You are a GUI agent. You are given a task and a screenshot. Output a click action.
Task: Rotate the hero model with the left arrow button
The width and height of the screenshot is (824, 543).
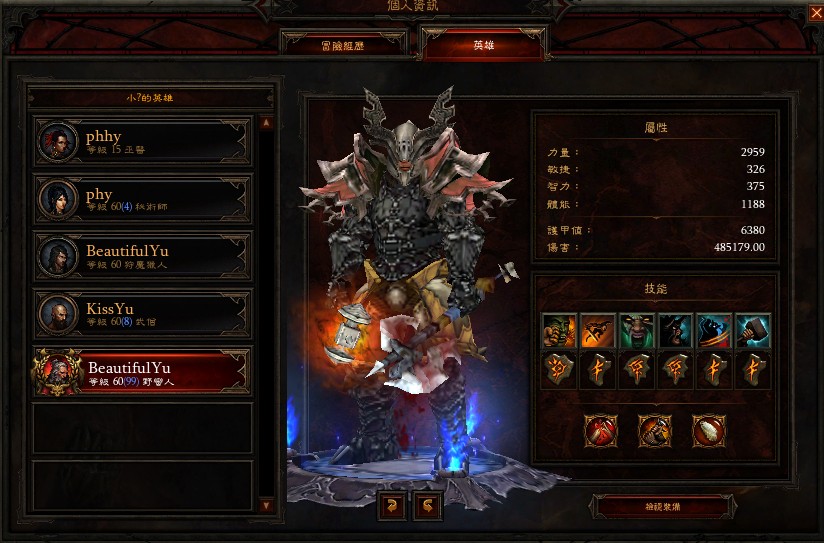pyautogui.click(x=392, y=507)
